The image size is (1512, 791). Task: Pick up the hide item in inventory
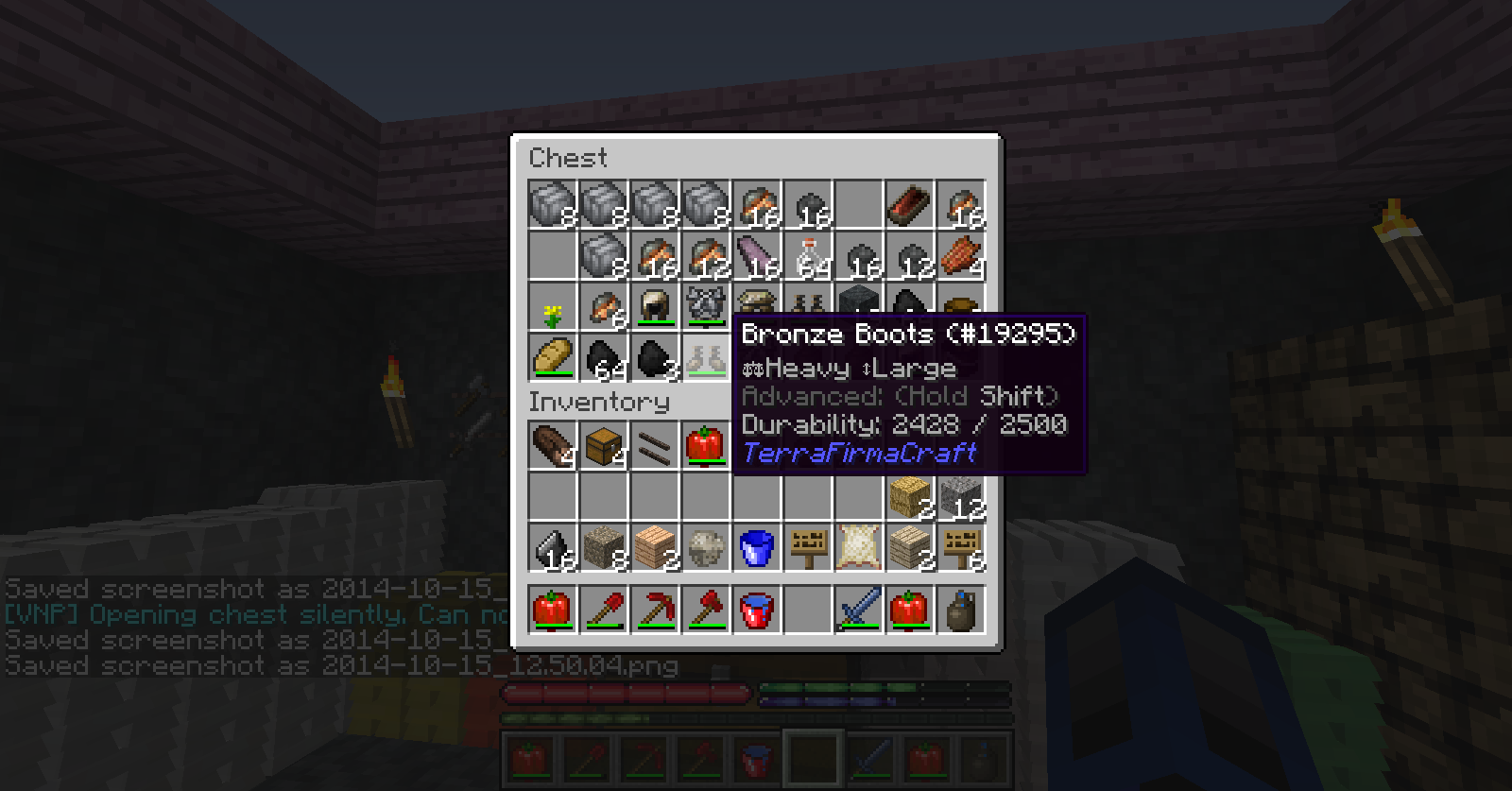point(859,548)
